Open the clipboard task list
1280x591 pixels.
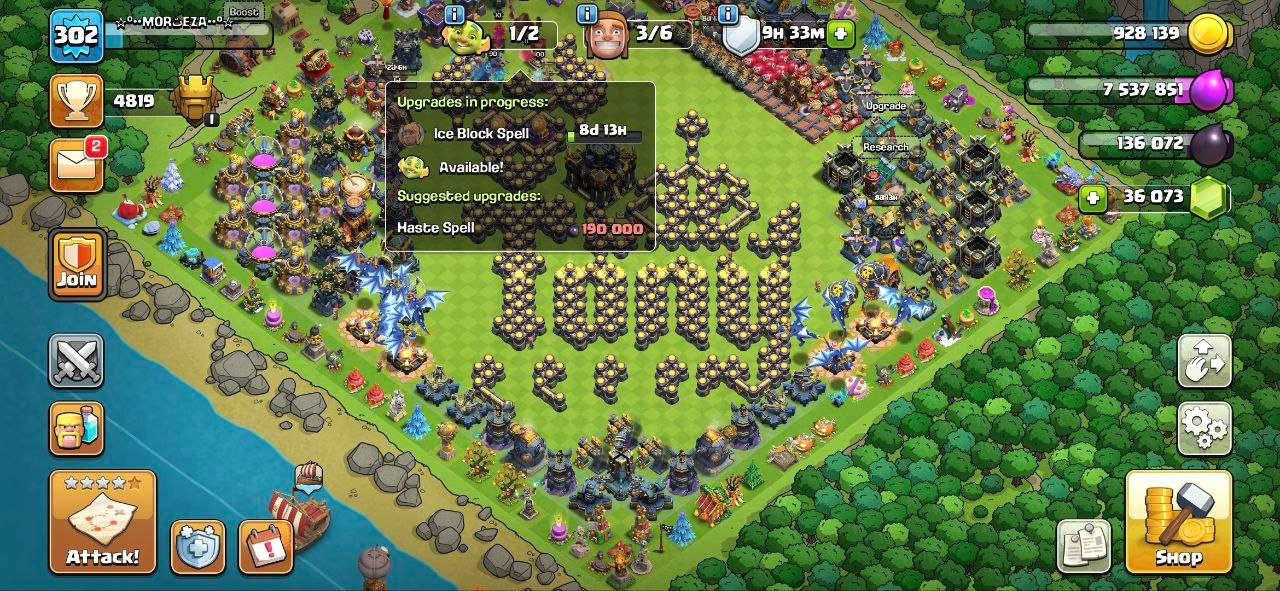pos(1084,546)
